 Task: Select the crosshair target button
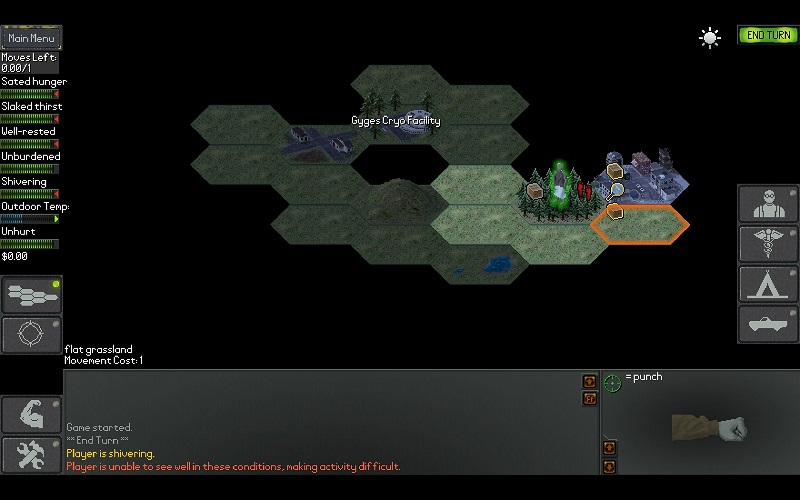(31, 334)
